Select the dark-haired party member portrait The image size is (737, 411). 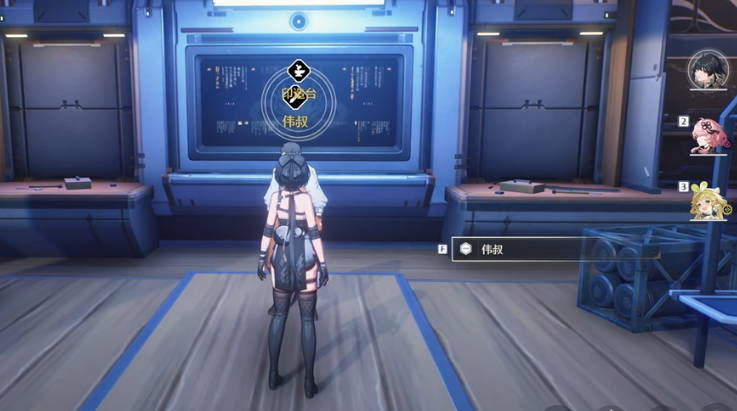tap(707, 71)
